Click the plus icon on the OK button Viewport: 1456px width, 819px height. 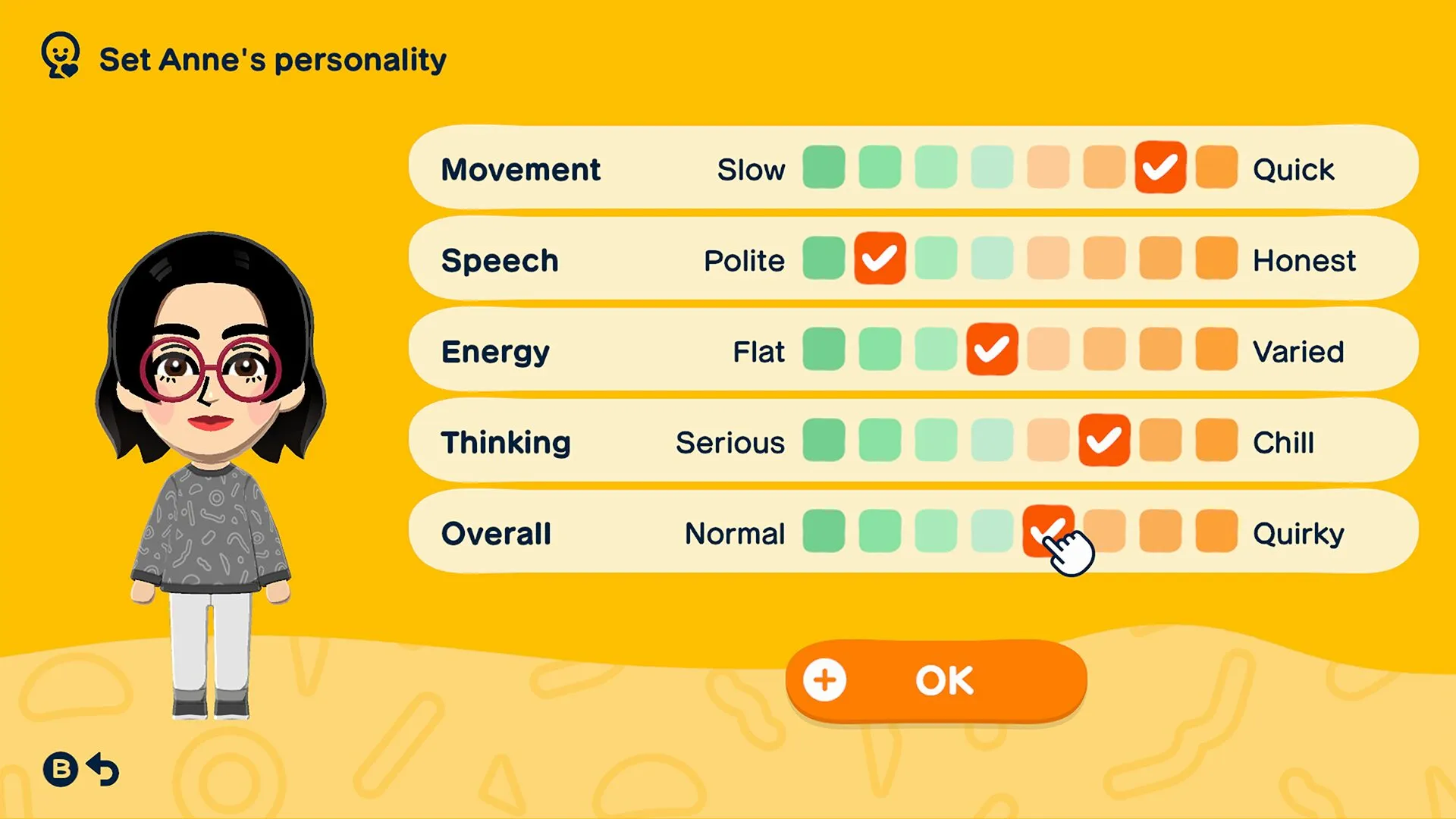pos(826,679)
